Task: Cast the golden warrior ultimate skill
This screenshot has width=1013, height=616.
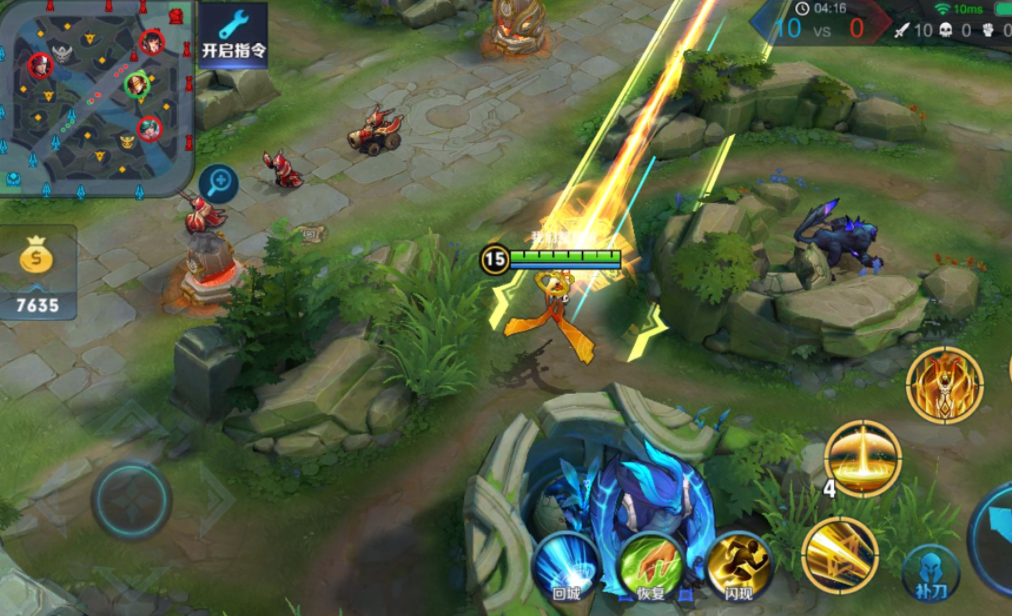Action: click(x=944, y=385)
